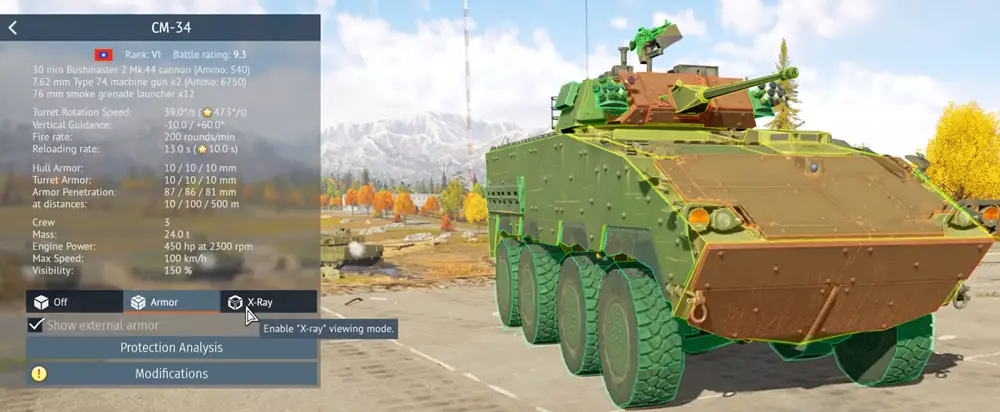The width and height of the screenshot is (1000, 412).
Task: Turn the armor view Off
Action: pos(74,301)
